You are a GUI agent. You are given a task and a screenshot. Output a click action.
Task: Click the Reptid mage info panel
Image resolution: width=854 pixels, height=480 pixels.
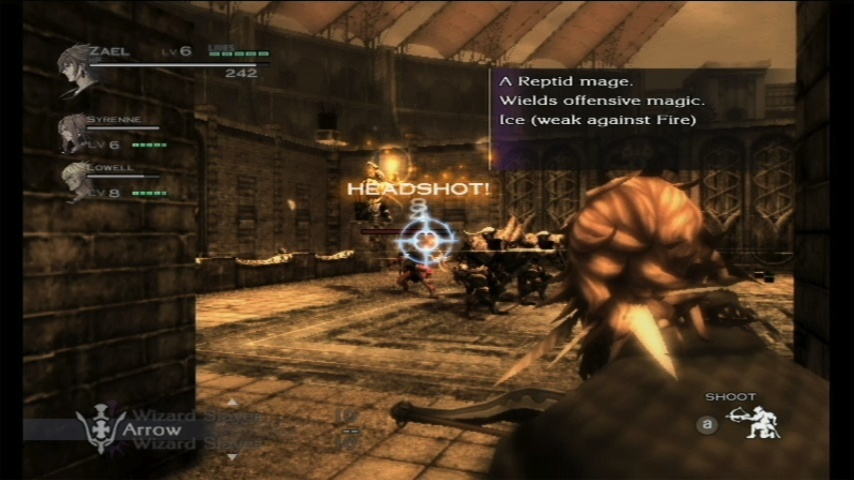coord(640,103)
